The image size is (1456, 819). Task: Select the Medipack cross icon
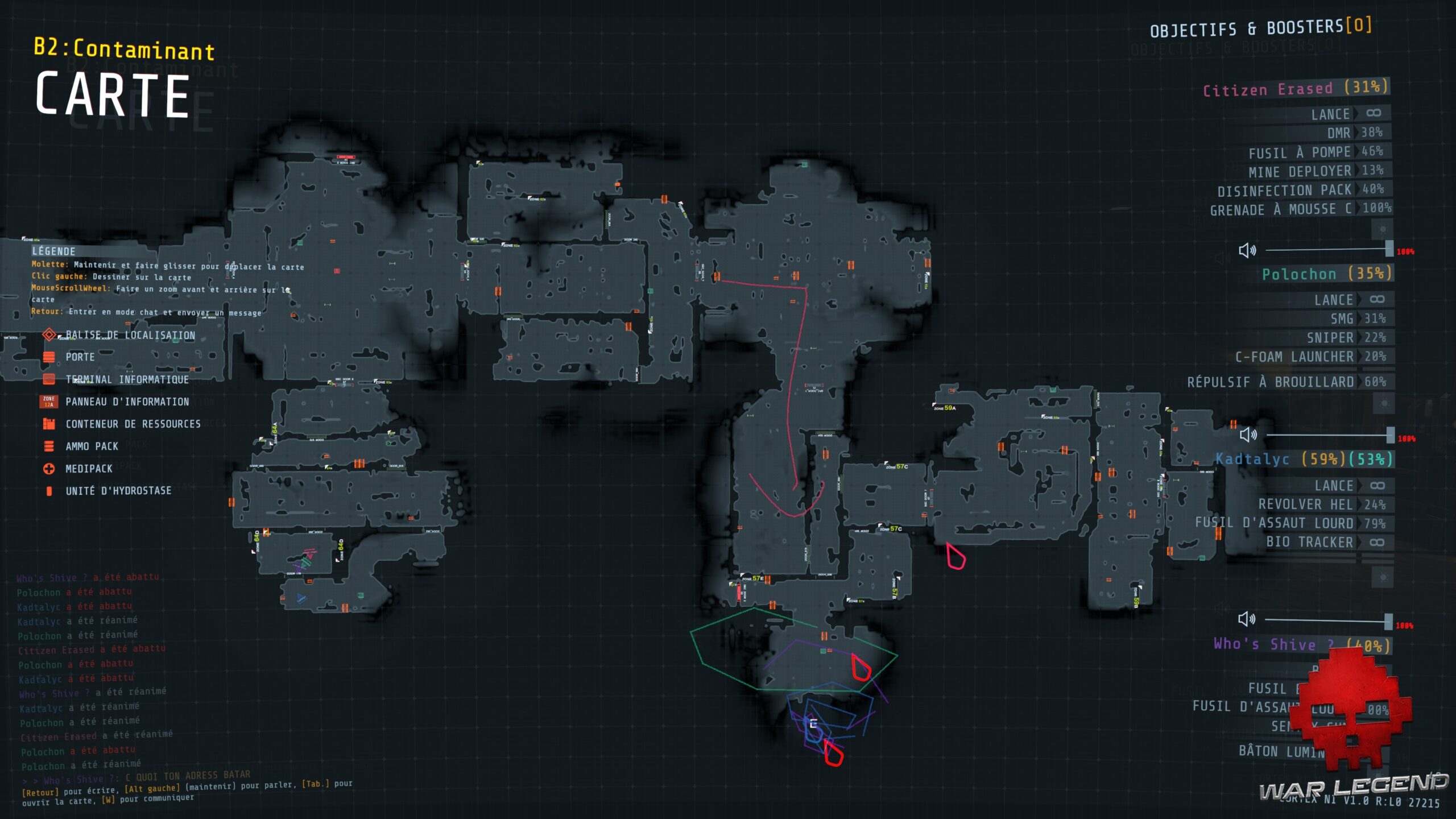tap(48, 468)
